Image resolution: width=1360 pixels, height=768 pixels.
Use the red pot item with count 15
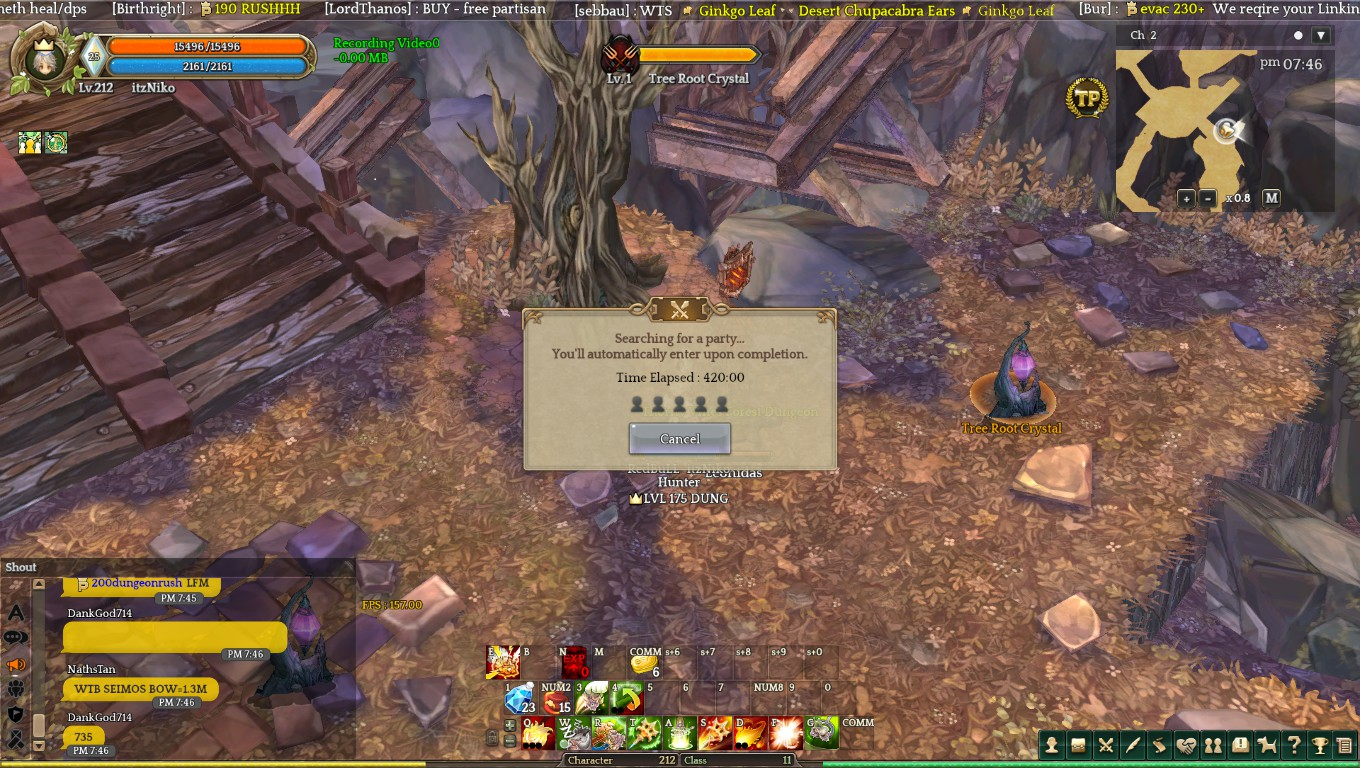[556, 698]
